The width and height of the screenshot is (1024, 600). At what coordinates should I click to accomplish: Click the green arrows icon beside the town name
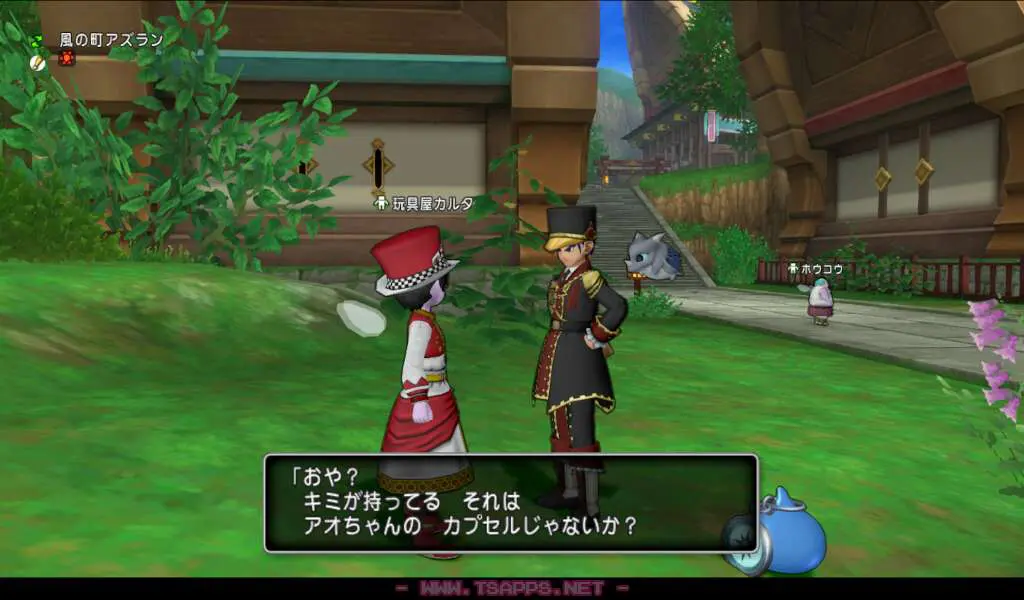pos(37,41)
